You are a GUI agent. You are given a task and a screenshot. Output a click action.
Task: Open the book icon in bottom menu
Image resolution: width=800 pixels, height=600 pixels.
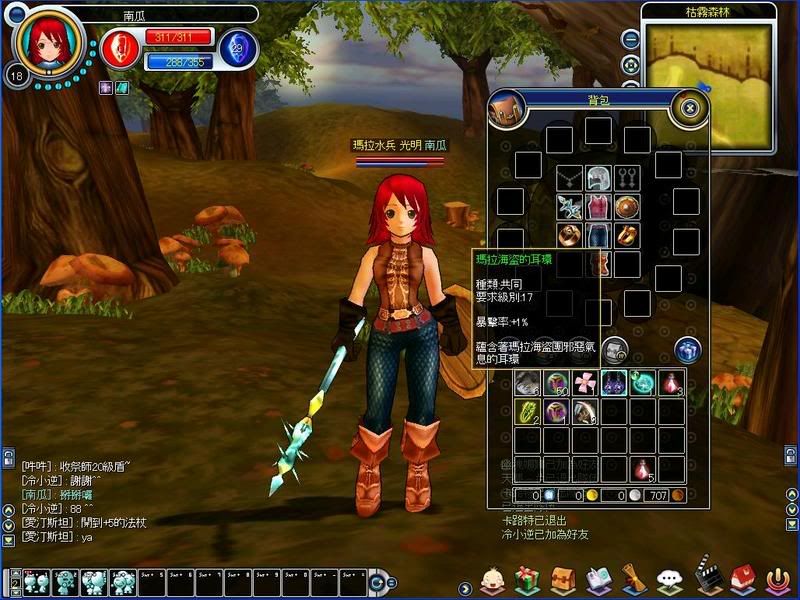click(598, 578)
